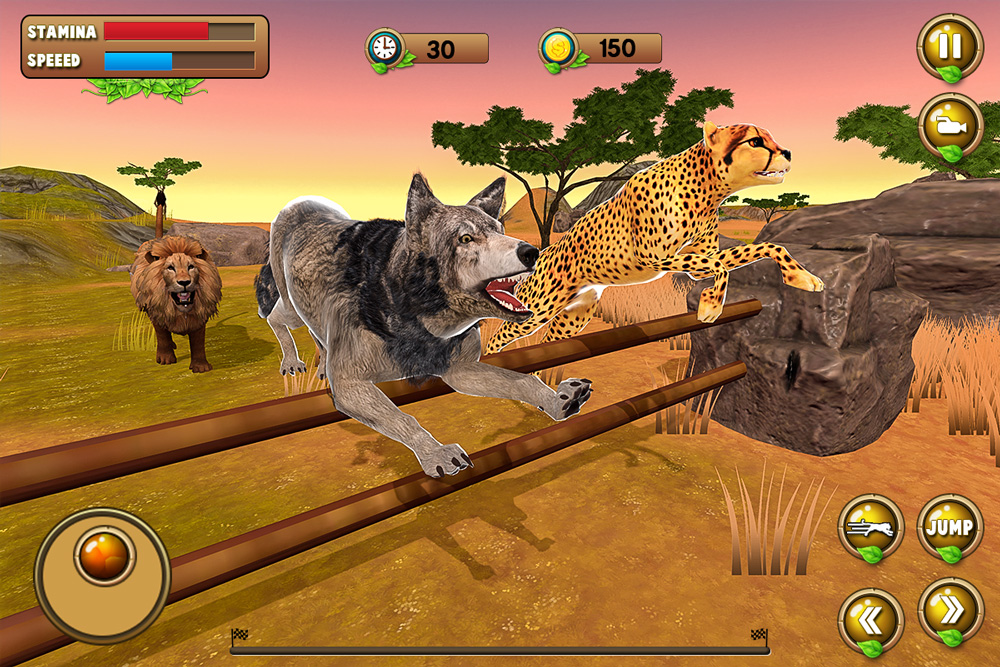Activate the sprinting cheetah dash button
This screenshot has width=1000, height=667.
(871, 527)
